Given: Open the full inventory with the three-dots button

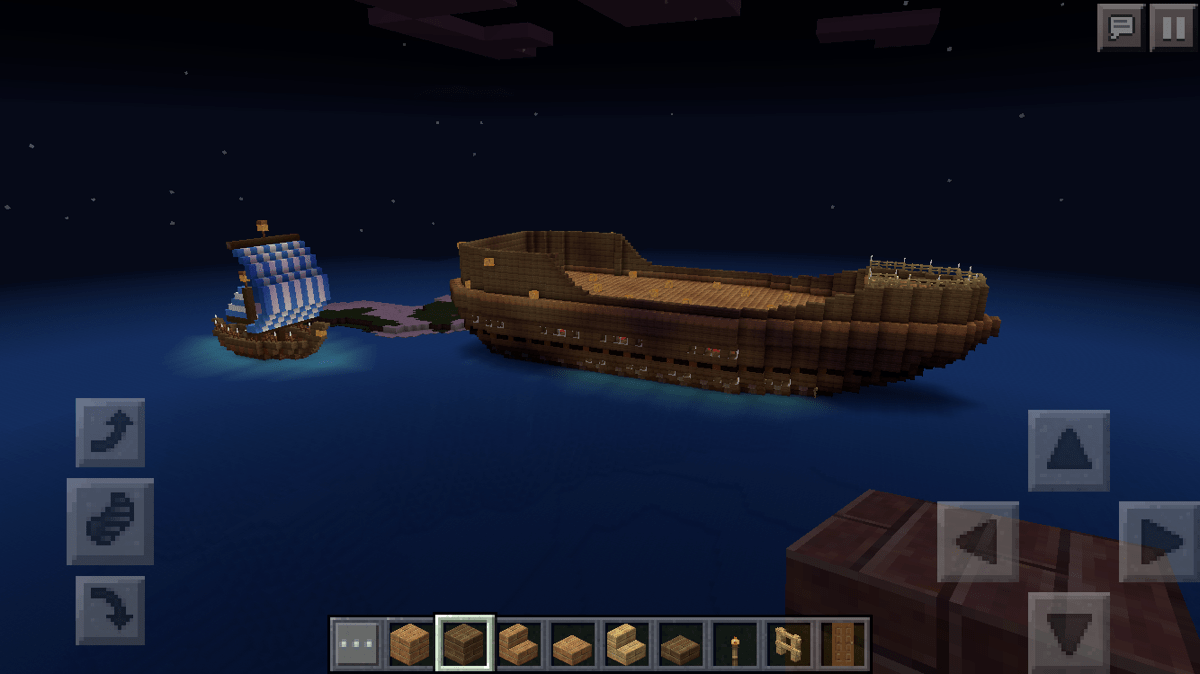Looking at the screenshot, I should tap(356, 644).
